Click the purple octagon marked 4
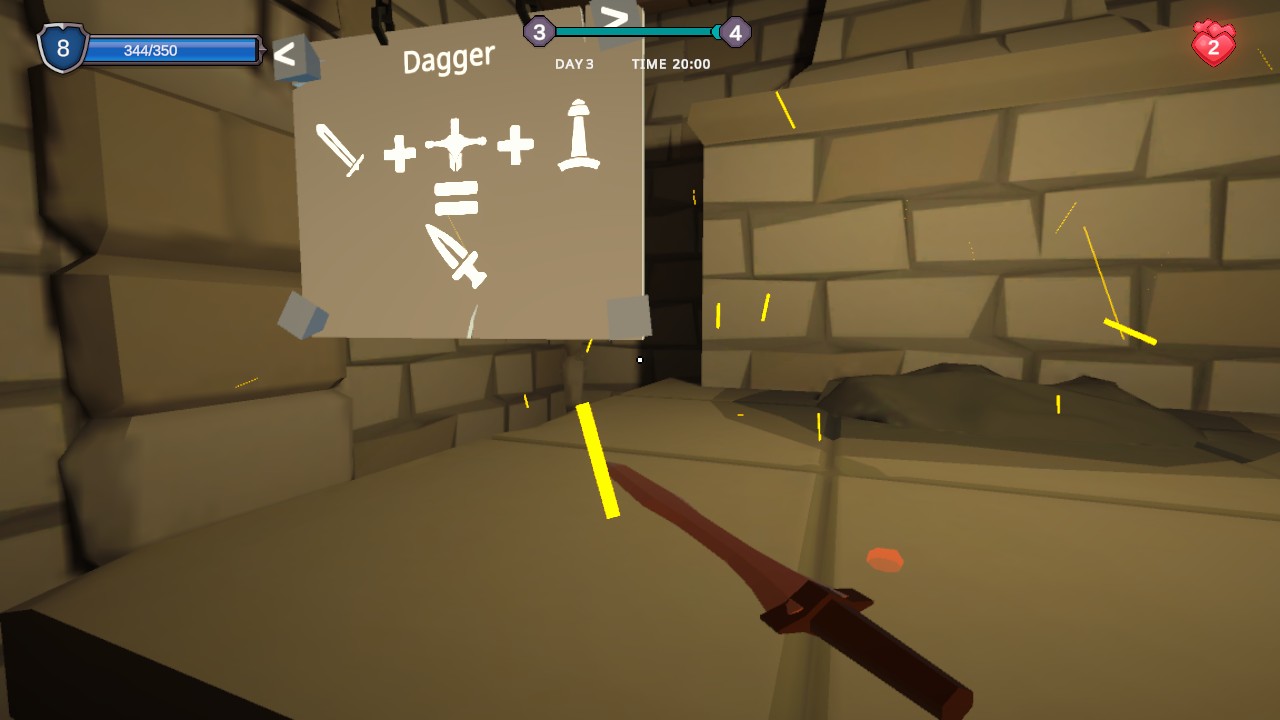Viewport: 1280px width, 720px height. point(737,30)
